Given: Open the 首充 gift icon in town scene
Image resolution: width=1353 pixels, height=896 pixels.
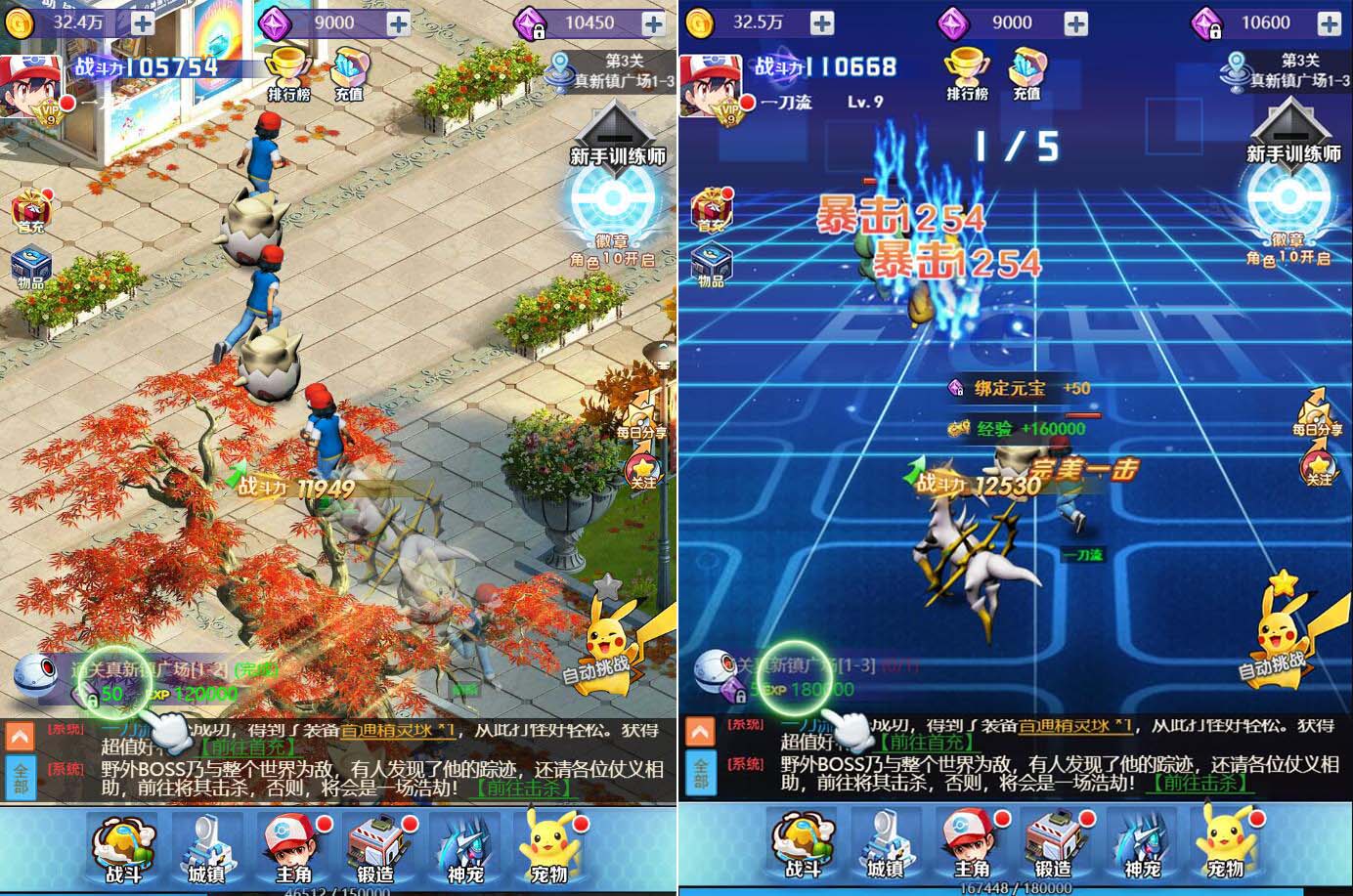Looking at the screenshot, I should point(31,210).
